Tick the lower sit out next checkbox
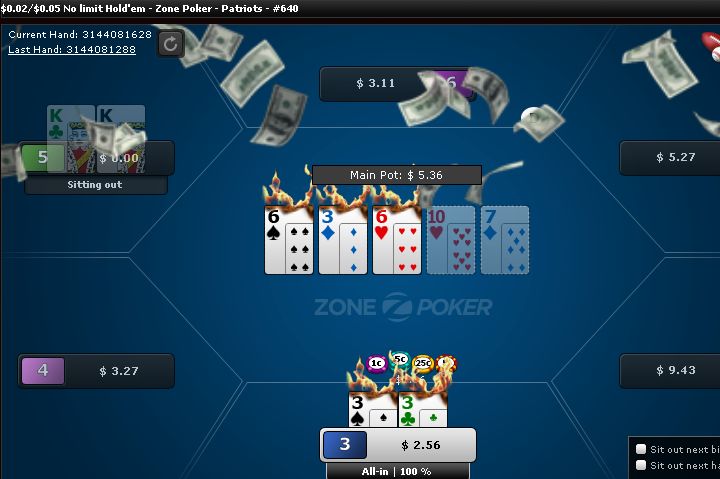720x479 pixels. coord(641,465)
